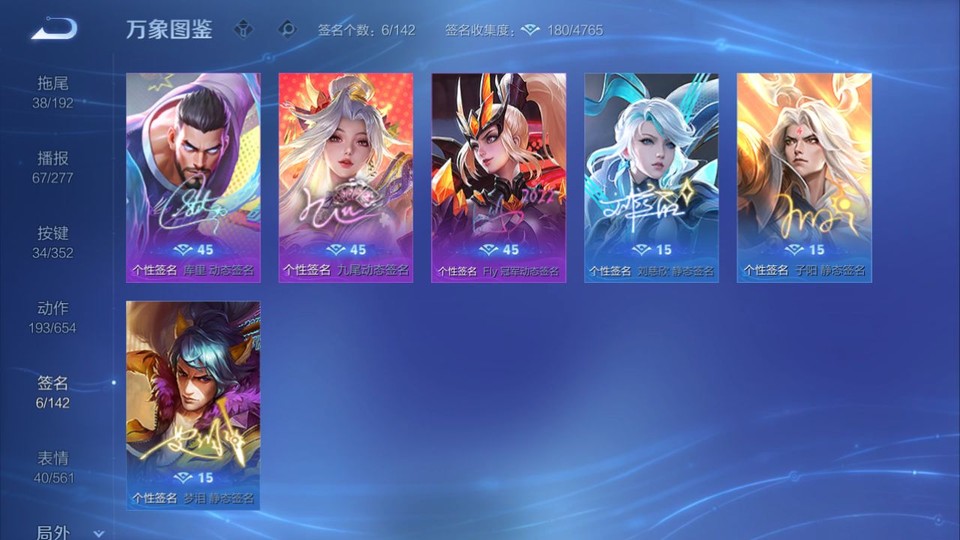Choose the 九尾 动态签名 card
Image resolution: width=960 pixels, height=540 pixels.
[346, 177]
